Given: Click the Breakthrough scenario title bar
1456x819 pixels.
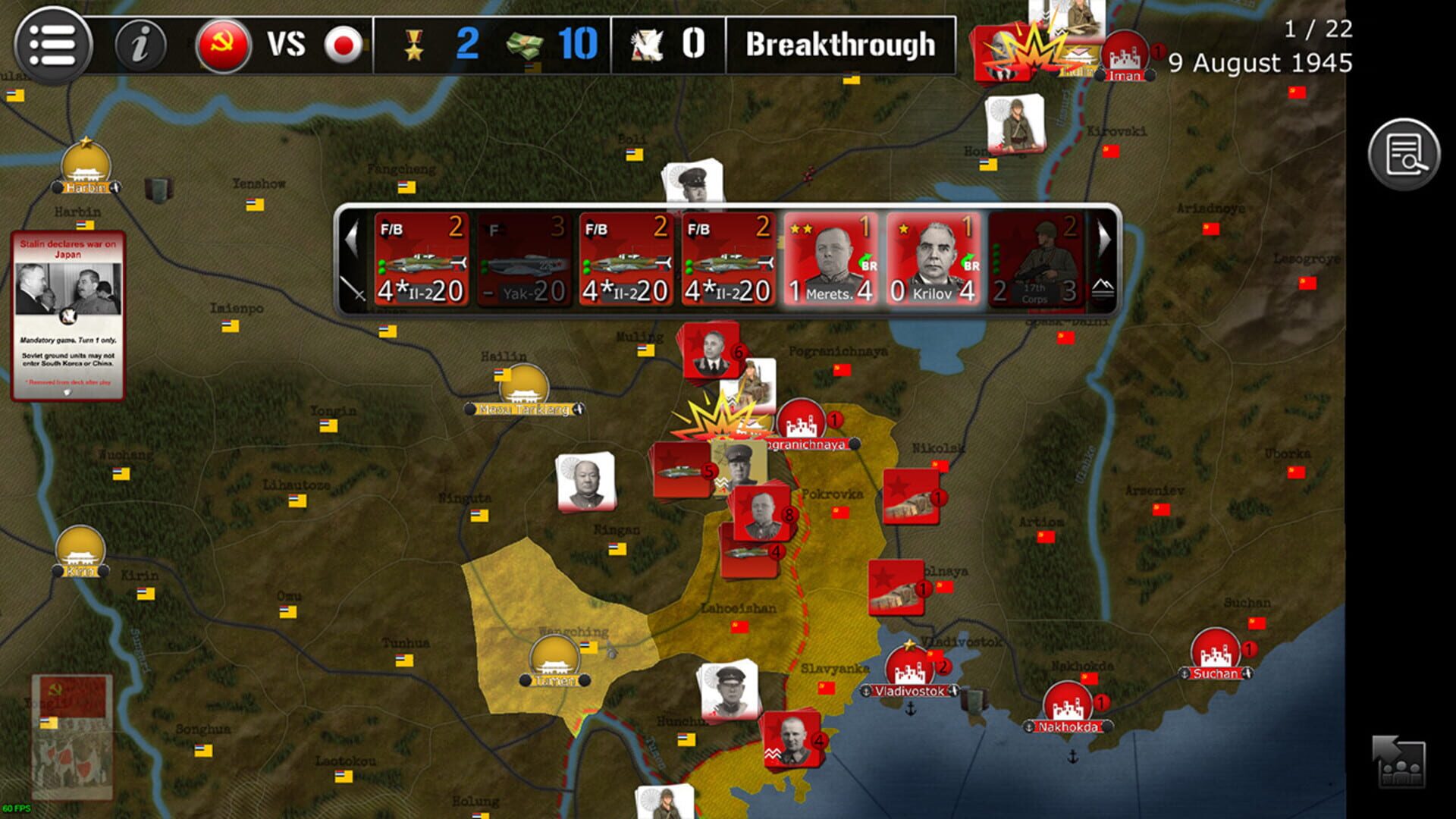Looking at the screenshot, I should [842, 45].
